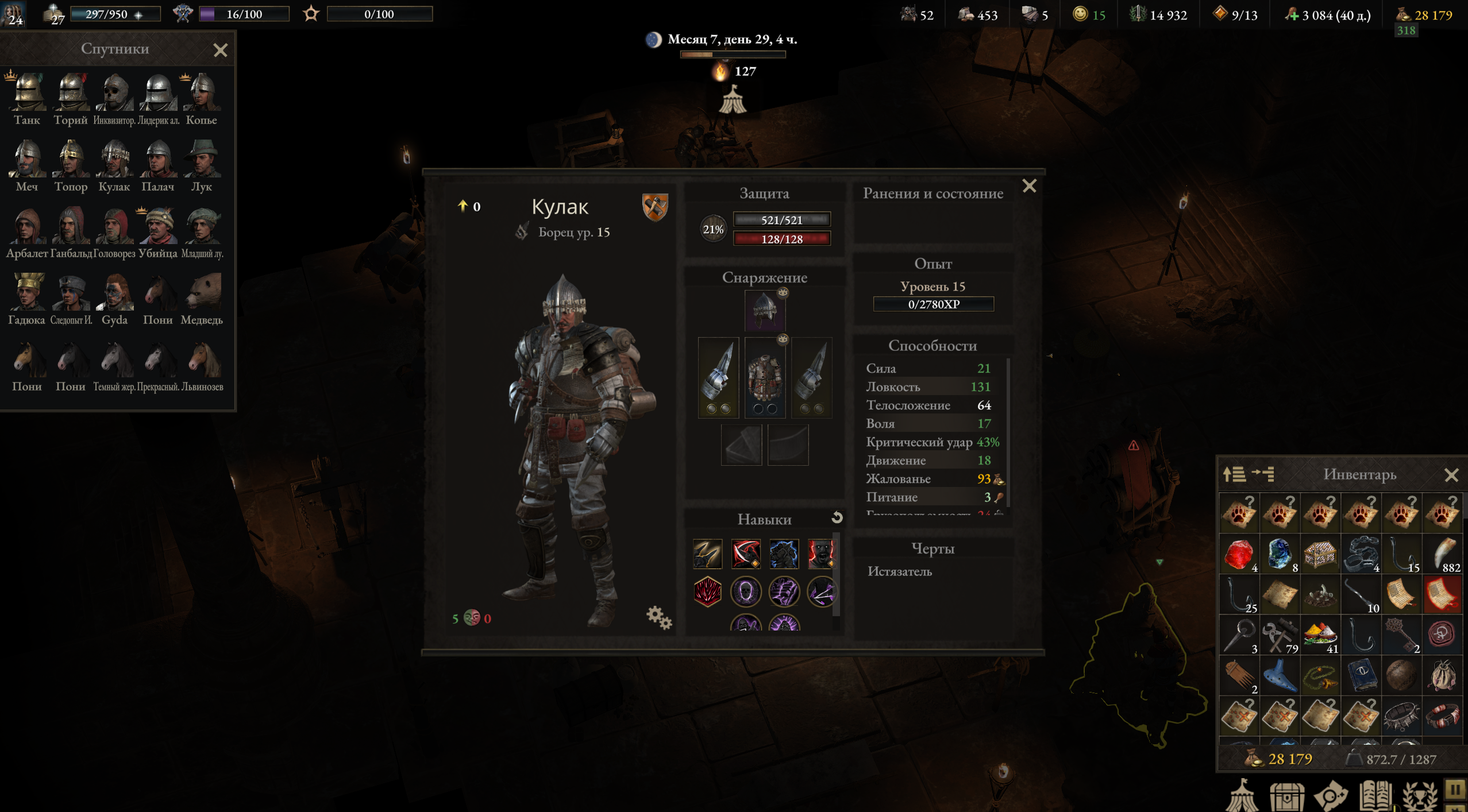Select companion Танк portrait
1468x812 pixels.
pos(27,93)
